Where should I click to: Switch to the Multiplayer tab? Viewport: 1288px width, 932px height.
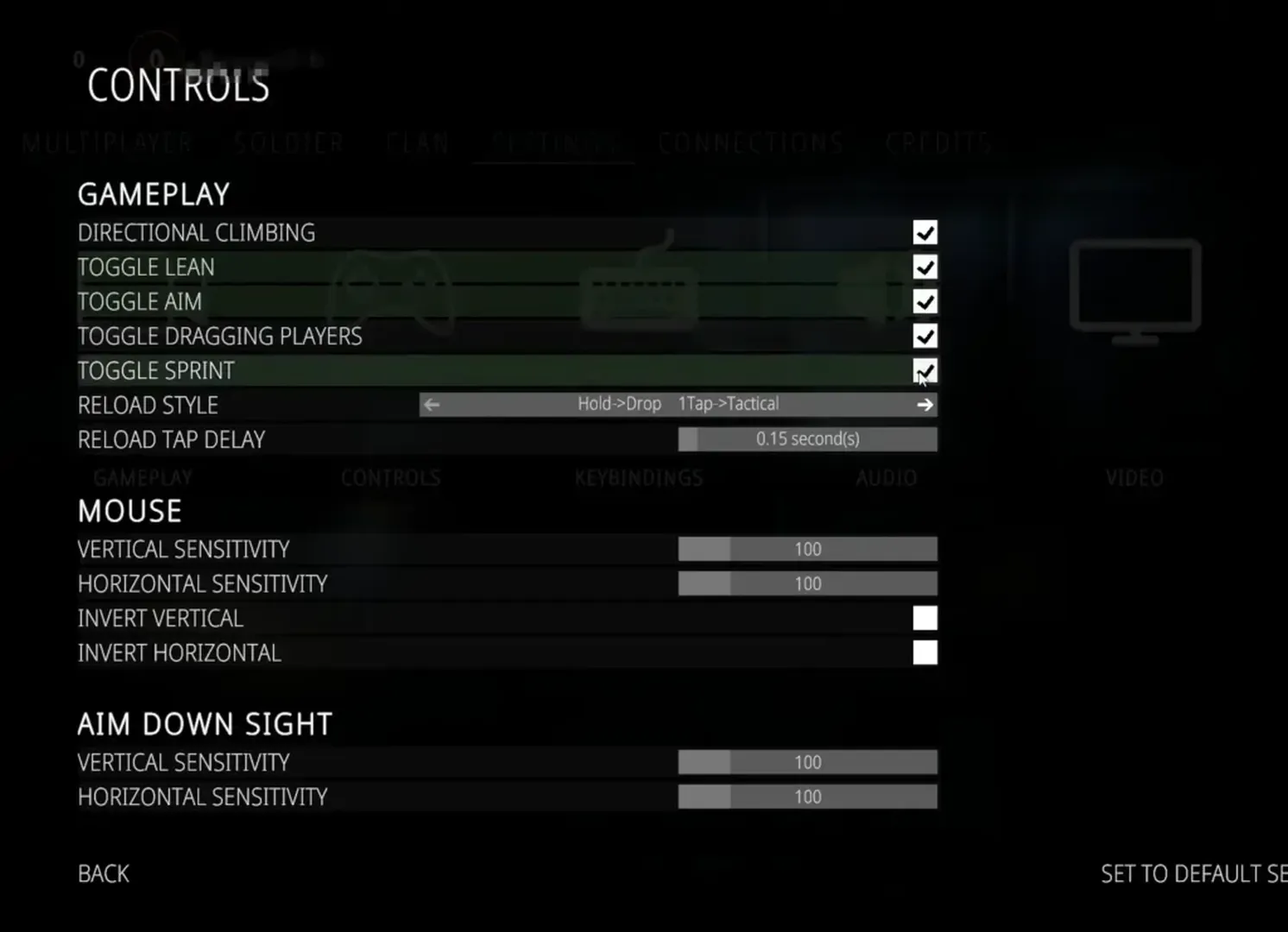pos(108,142)
